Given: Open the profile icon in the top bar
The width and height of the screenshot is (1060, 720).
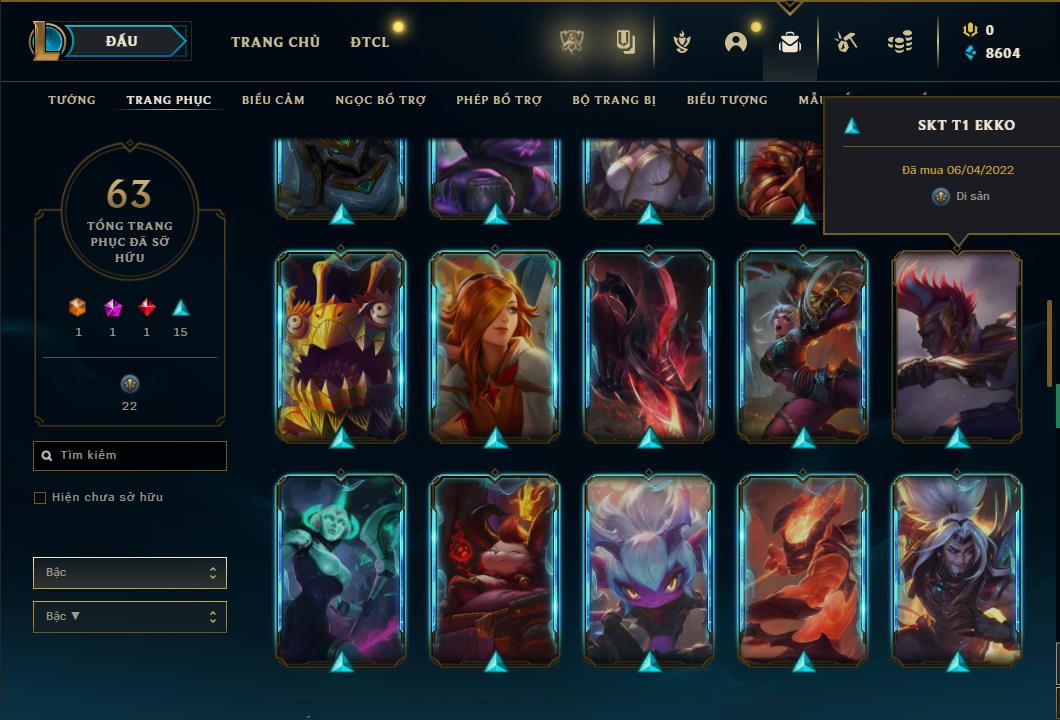Looking at the screenshot, I should coord(736,42).
